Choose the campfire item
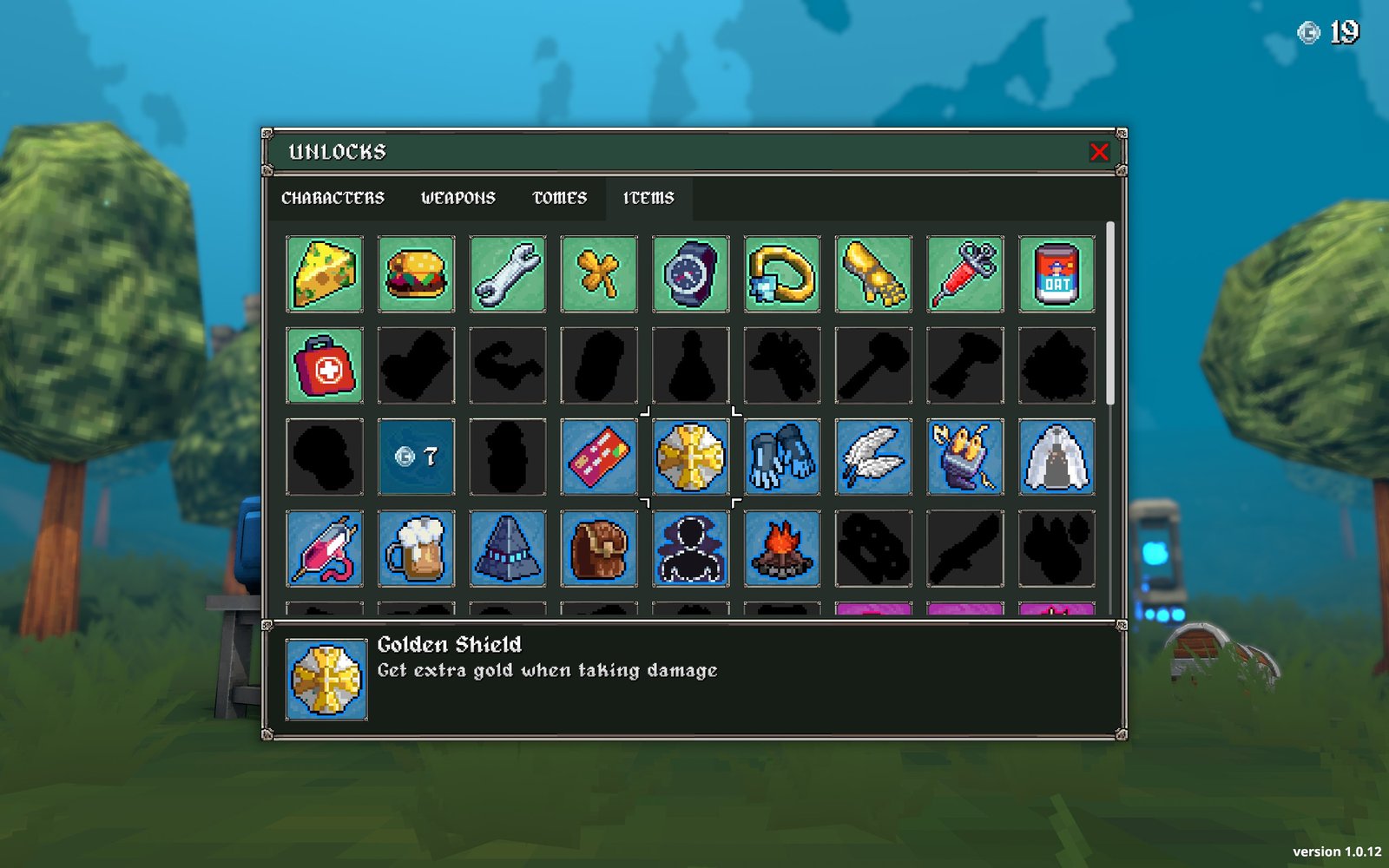This screenshot has width=1389, height=868. (782, 549)
